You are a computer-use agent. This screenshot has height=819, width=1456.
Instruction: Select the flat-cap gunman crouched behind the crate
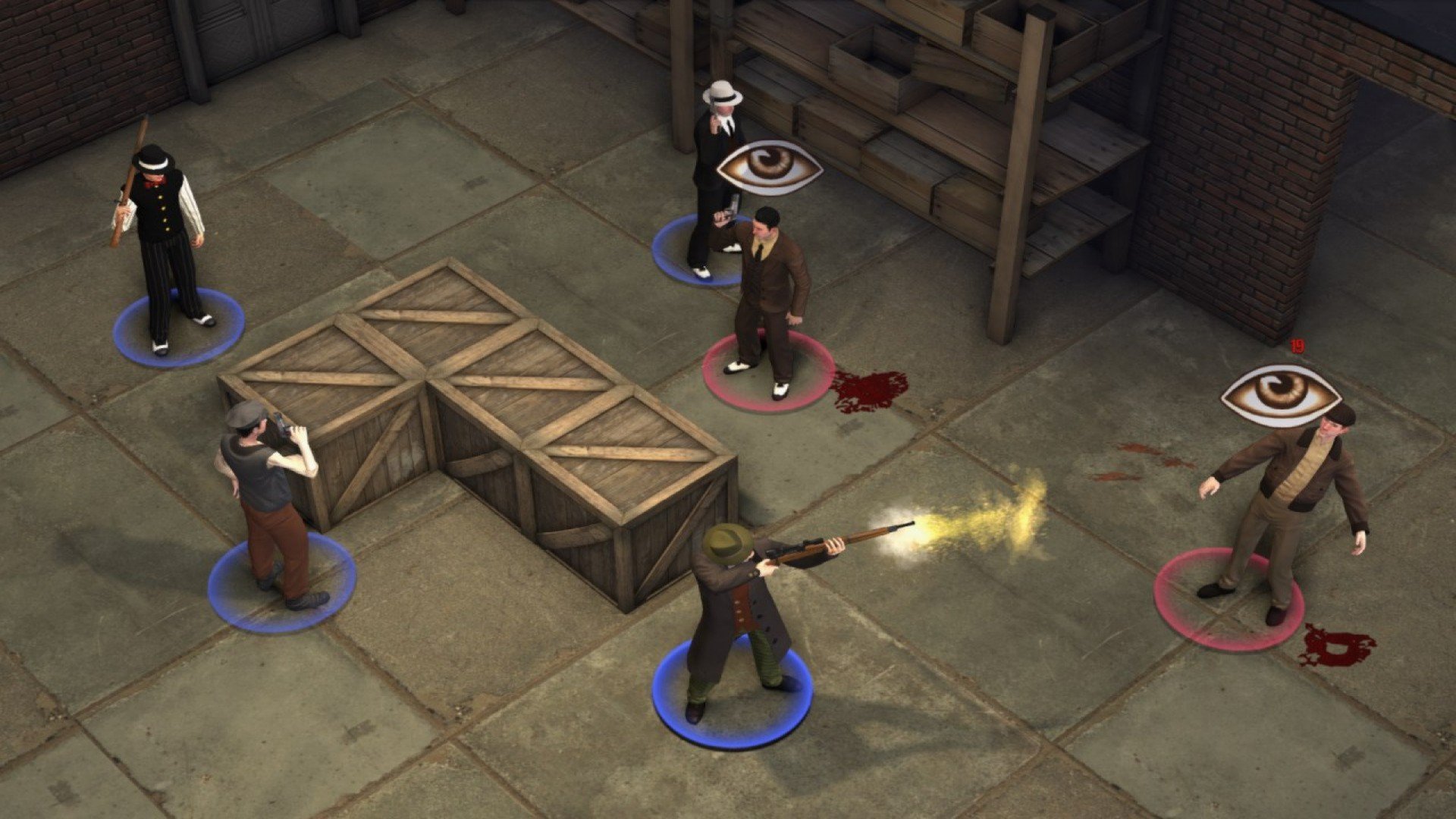pyautogui.click(x=267, y=500)
